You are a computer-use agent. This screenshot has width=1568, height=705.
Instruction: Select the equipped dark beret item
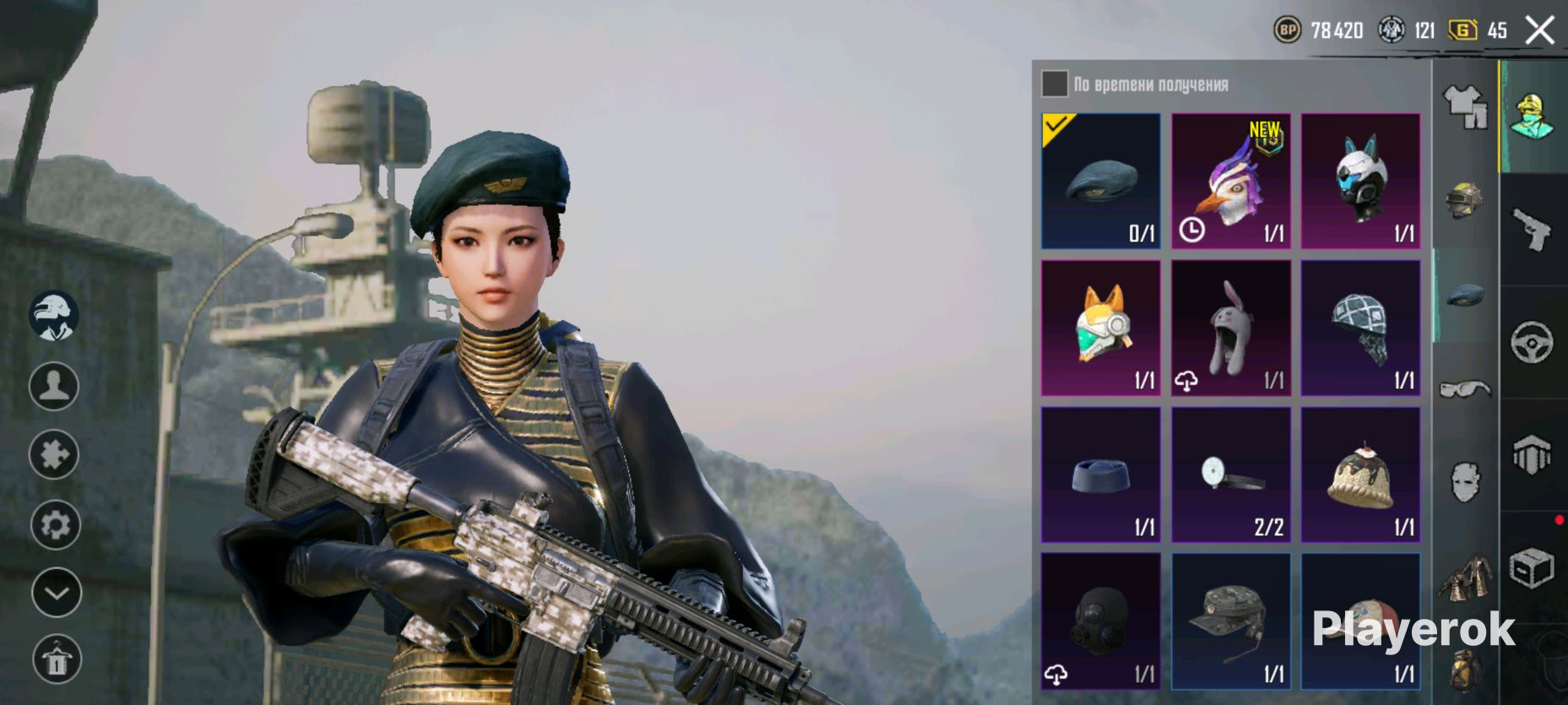(x=1100, y=181)
